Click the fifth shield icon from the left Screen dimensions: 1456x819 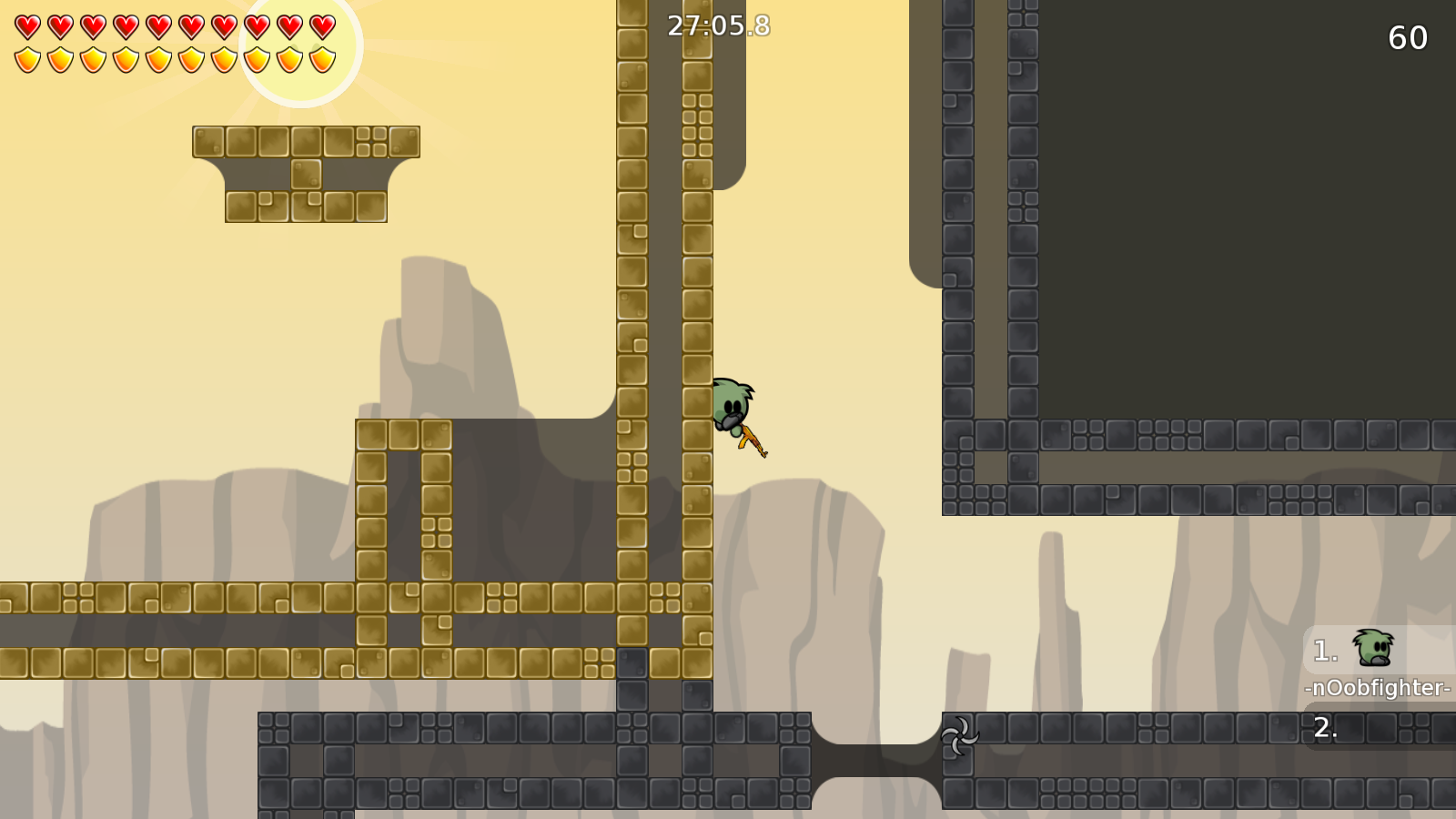pos(157,57)
